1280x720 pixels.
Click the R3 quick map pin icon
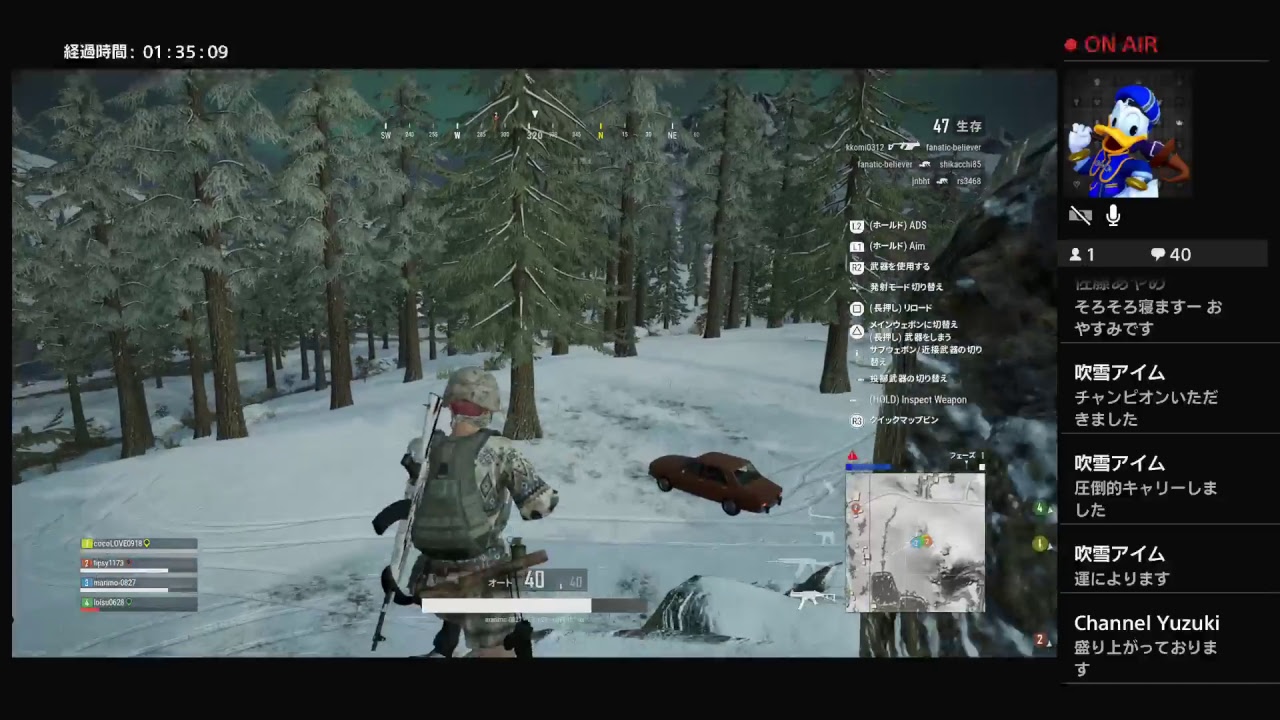coord(857,420)
